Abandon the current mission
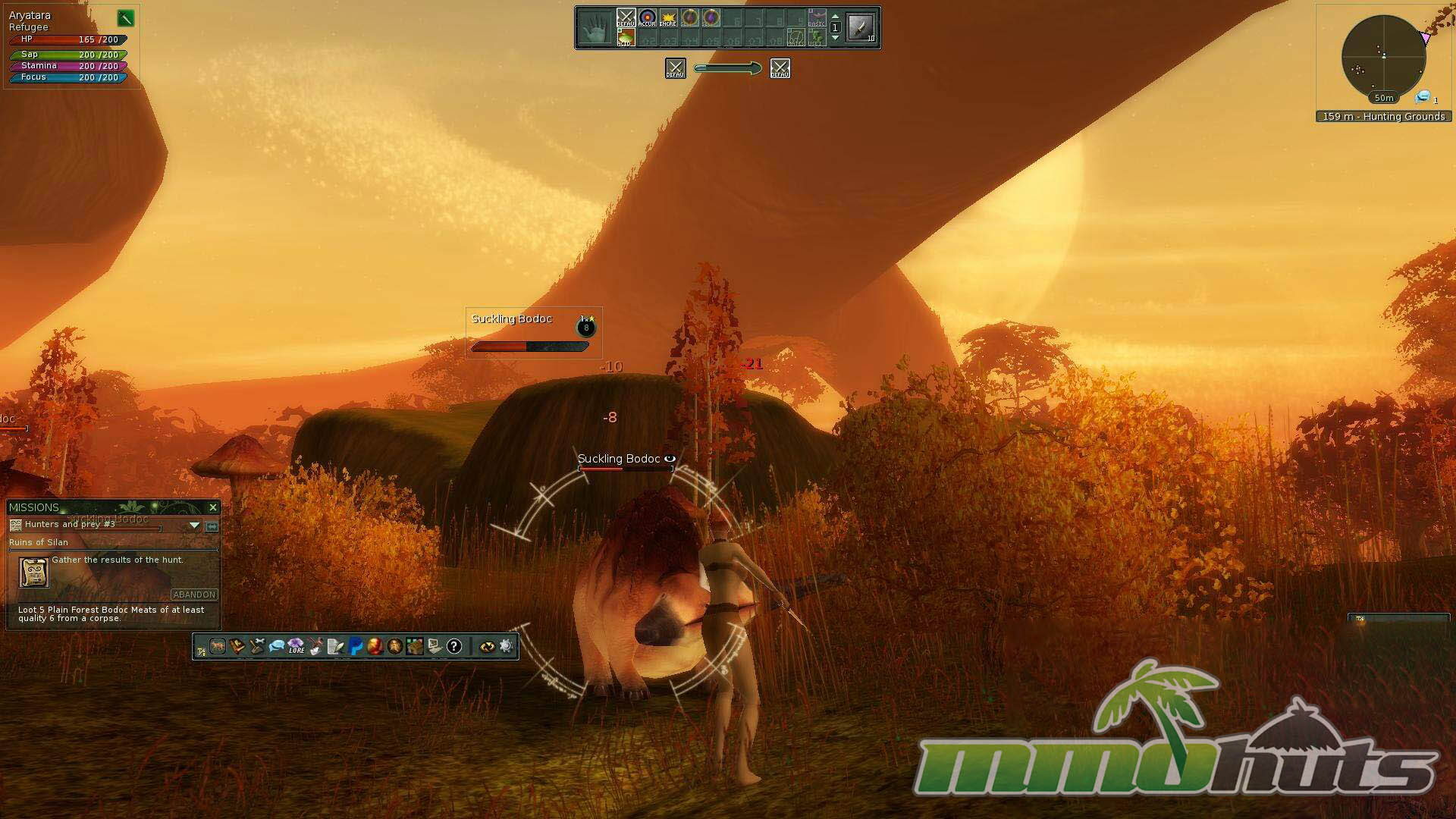The width and height of the screenshot is (1456, 819). tap(194, 595)
